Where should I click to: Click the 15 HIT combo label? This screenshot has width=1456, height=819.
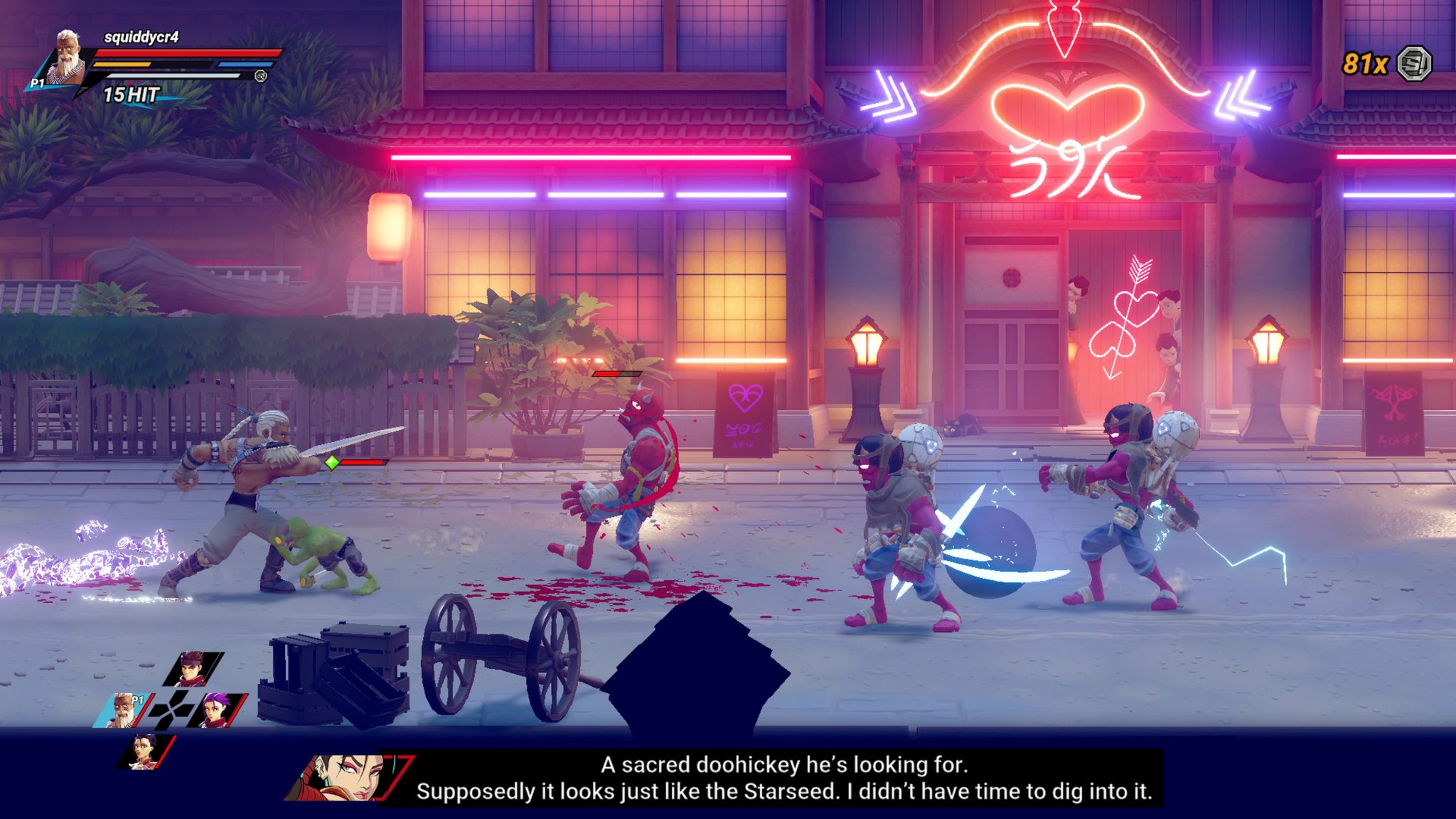click(x=132, y=92)
